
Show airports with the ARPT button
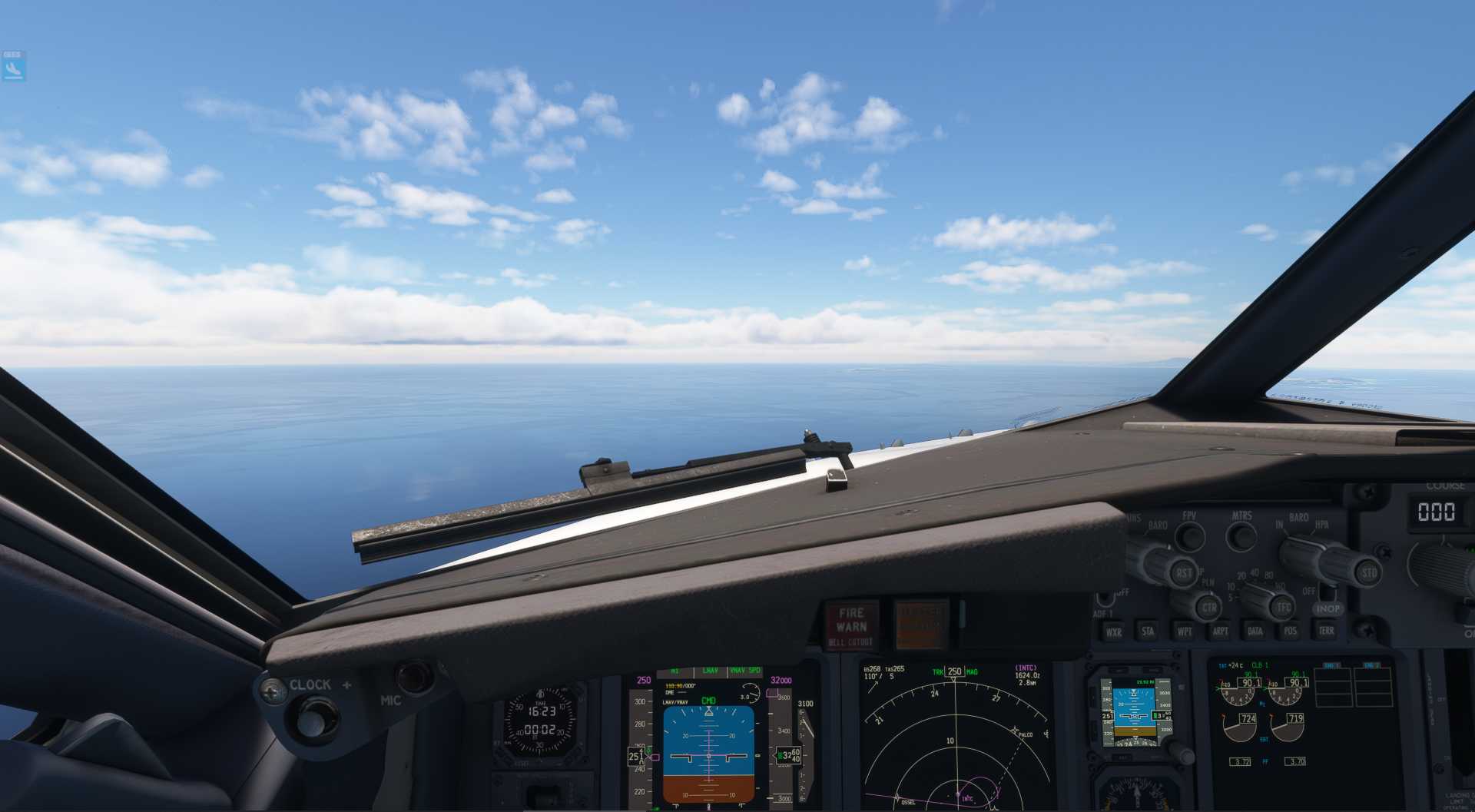click(1220, 631)
